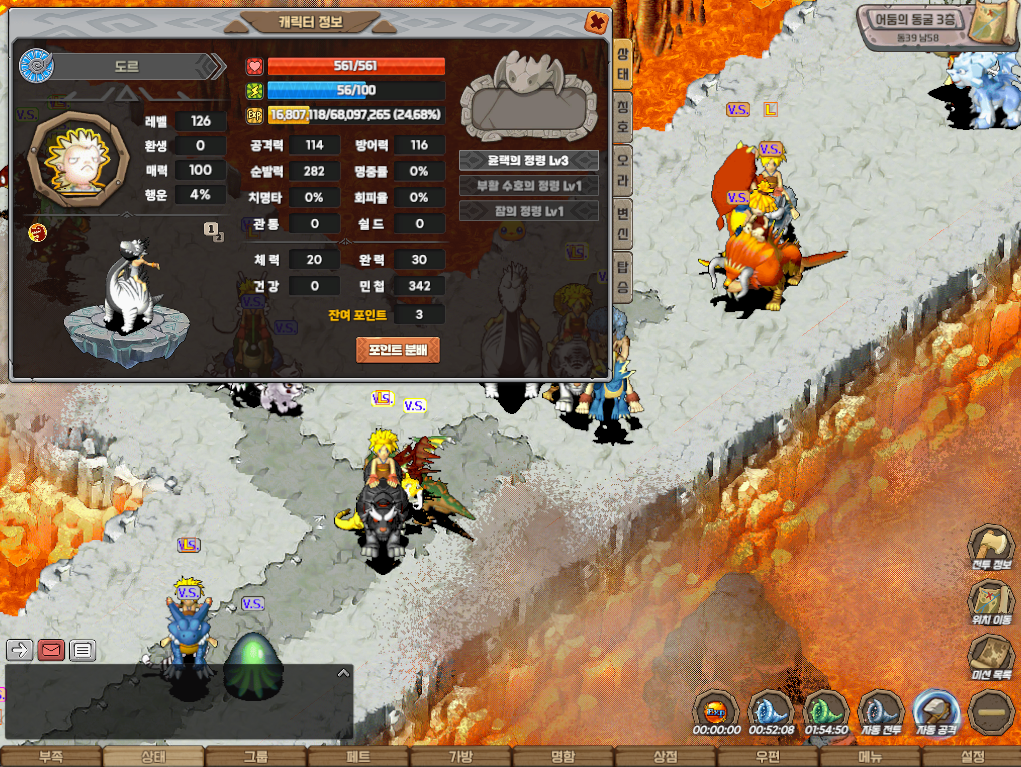This screenshot has width=1021, height=767.
Task: Open the 페트 pet menu
Action: pos(358,757)
